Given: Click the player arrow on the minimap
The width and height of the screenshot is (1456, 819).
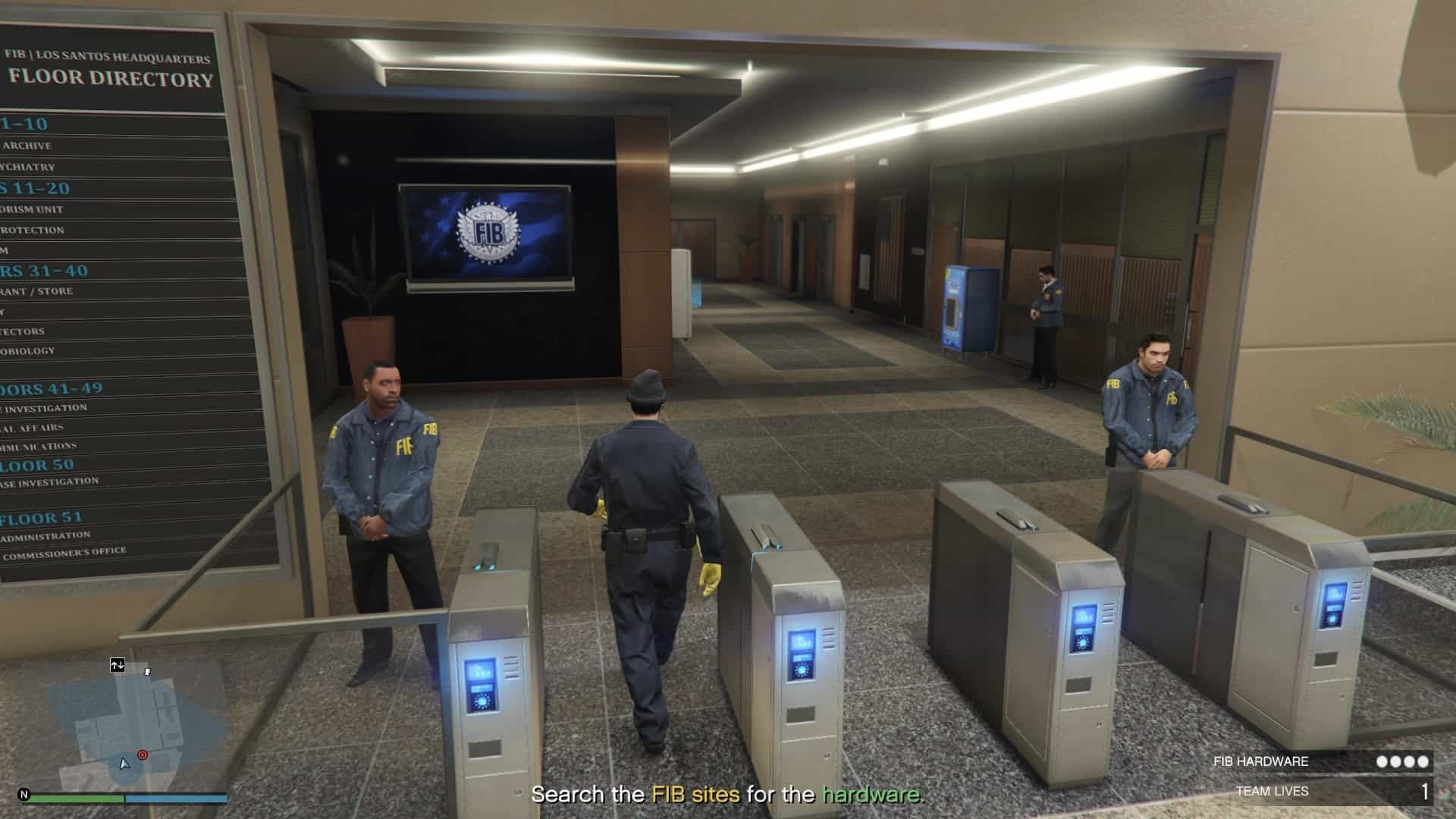Looking at the screenshot, I should [x=124, y=764].
